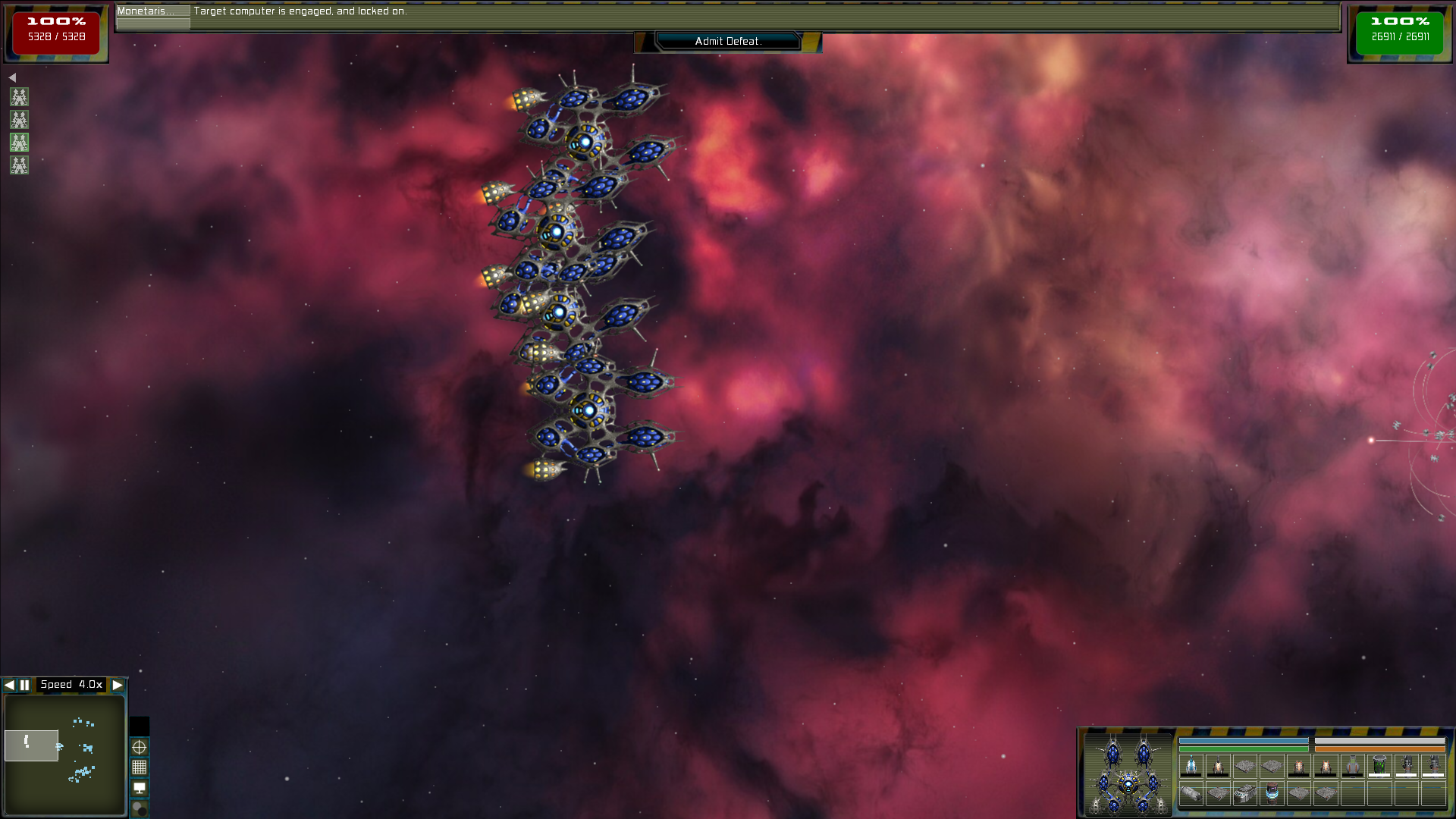Click the monitor screen icon button

(140, 788)
